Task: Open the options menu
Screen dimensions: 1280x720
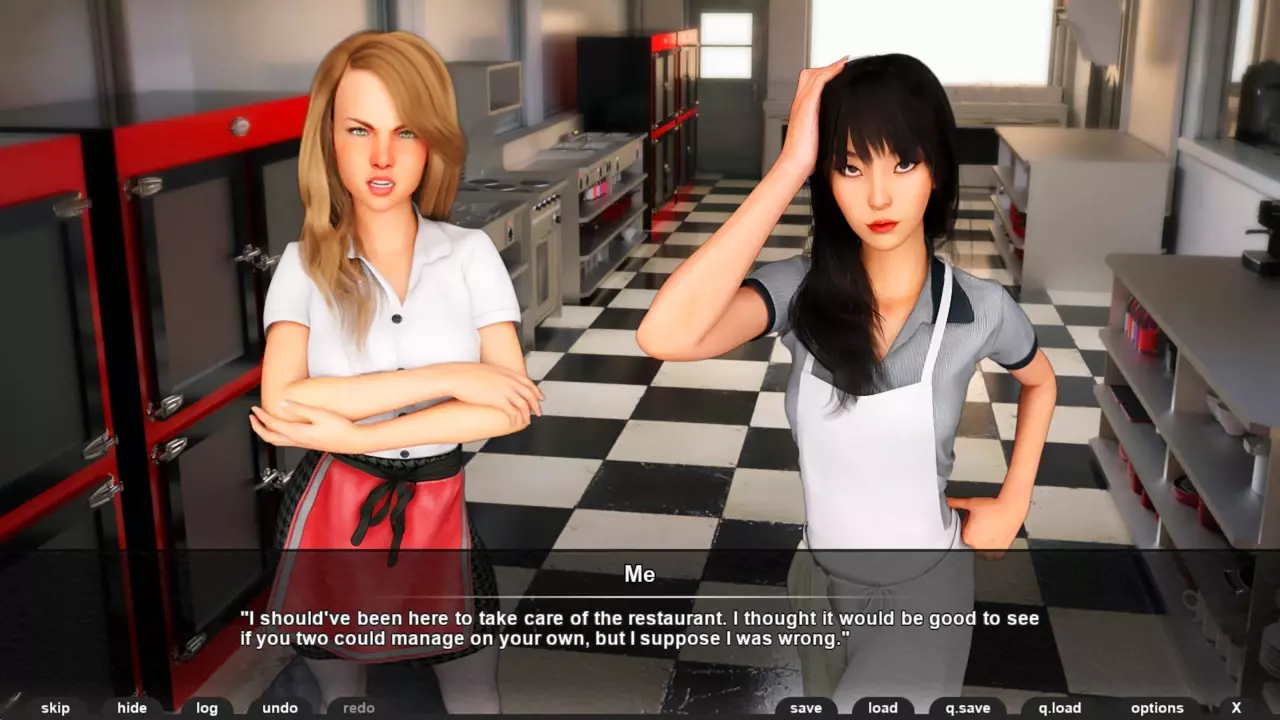Action: coord(1157,708)
